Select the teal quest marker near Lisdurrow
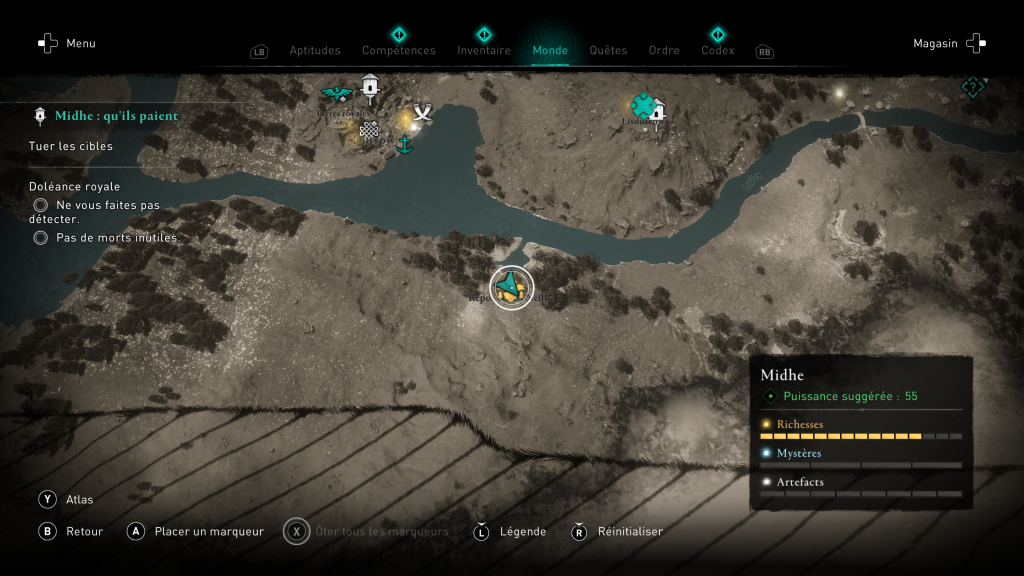 641,104
